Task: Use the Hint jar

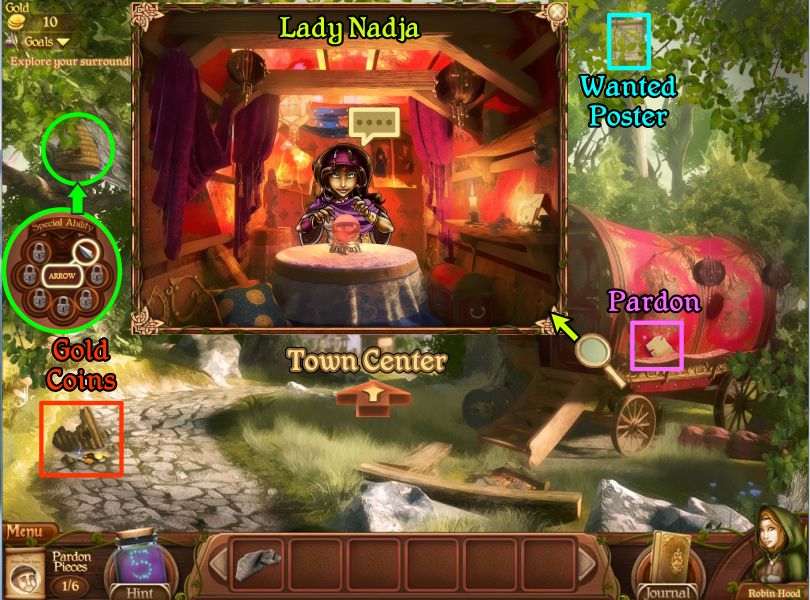Action: (x=134, y=567)
